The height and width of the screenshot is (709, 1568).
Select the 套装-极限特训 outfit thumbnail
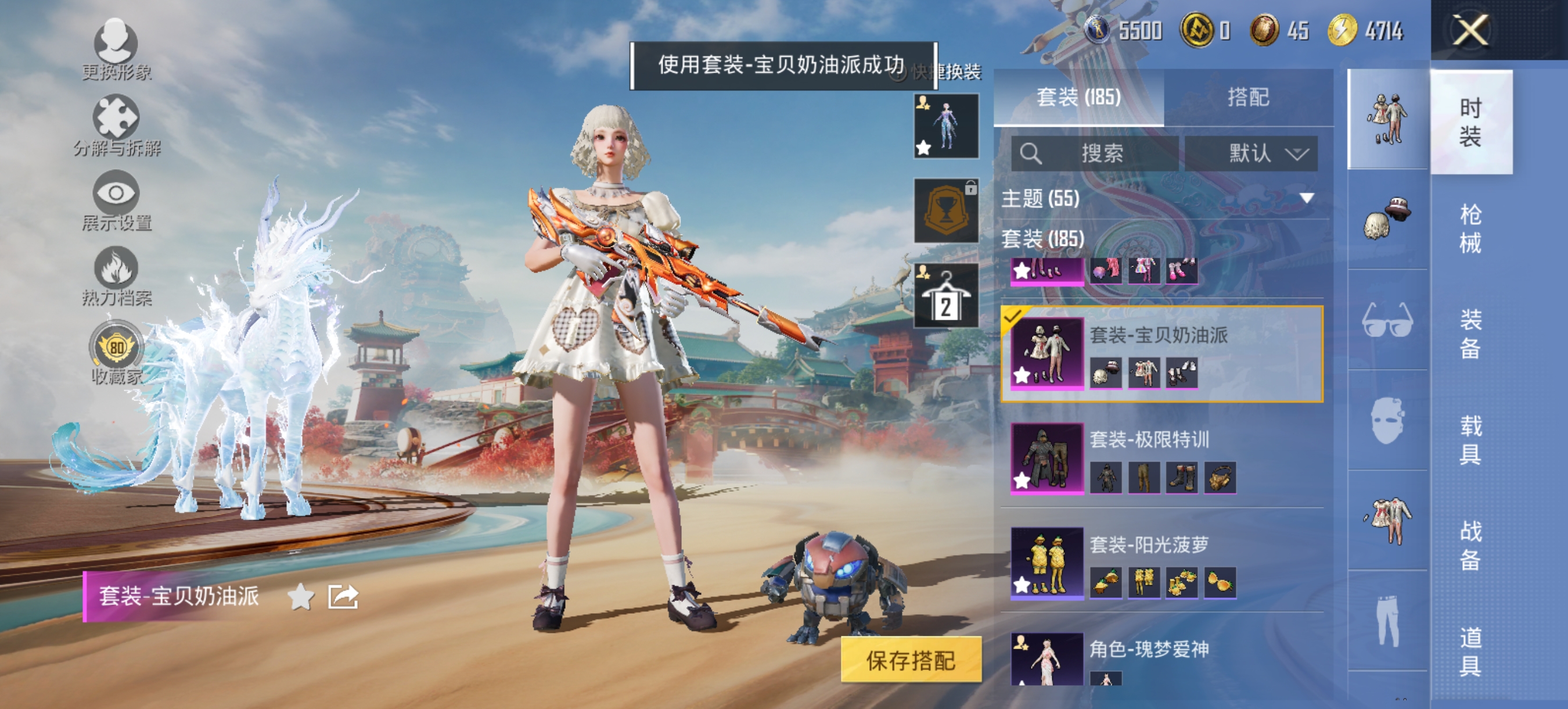point(1049,460)
